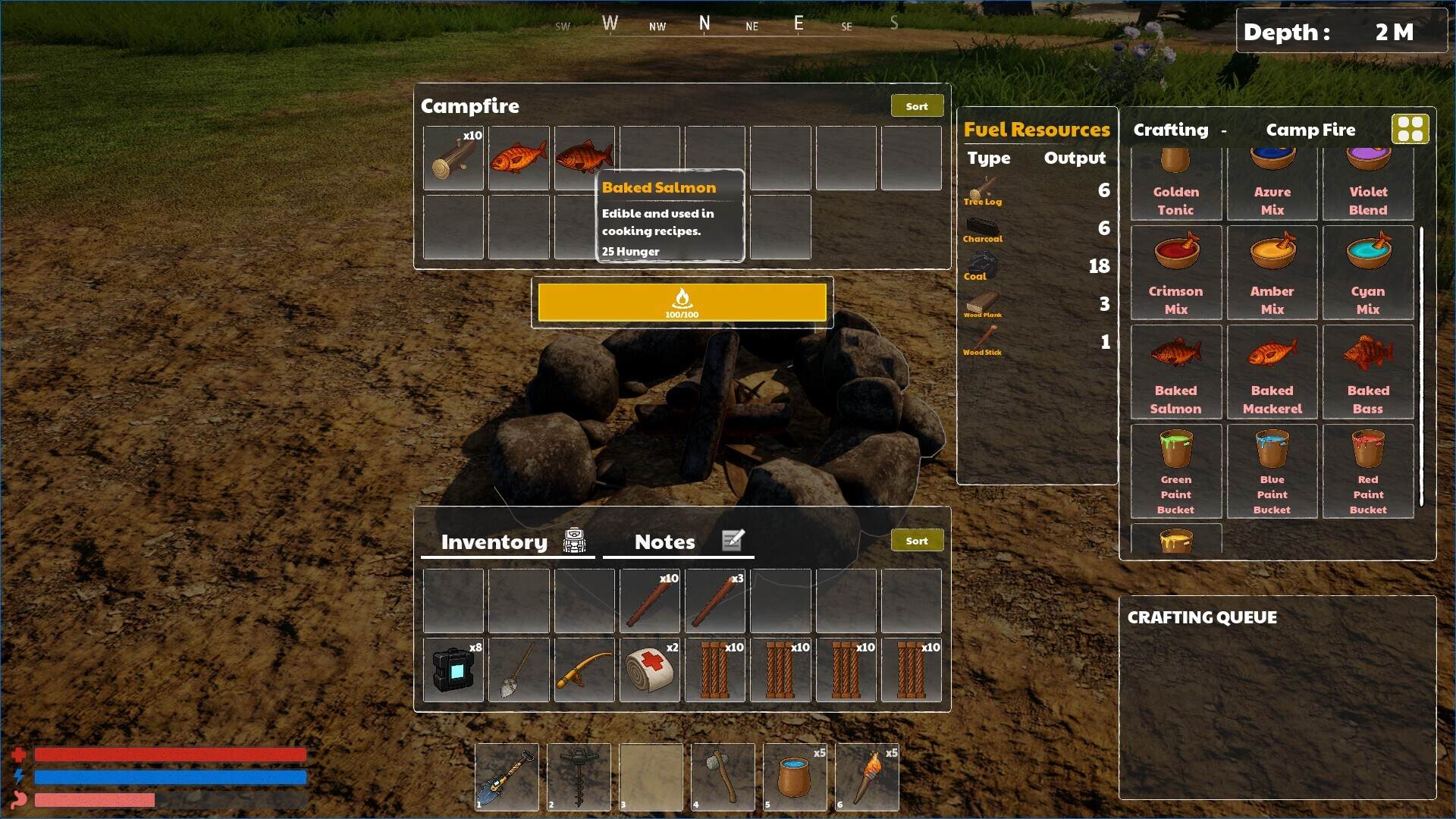Select the stone axe in hotbar slot 4
This screenshot has height=819, width=1456.
pos(723,777)
